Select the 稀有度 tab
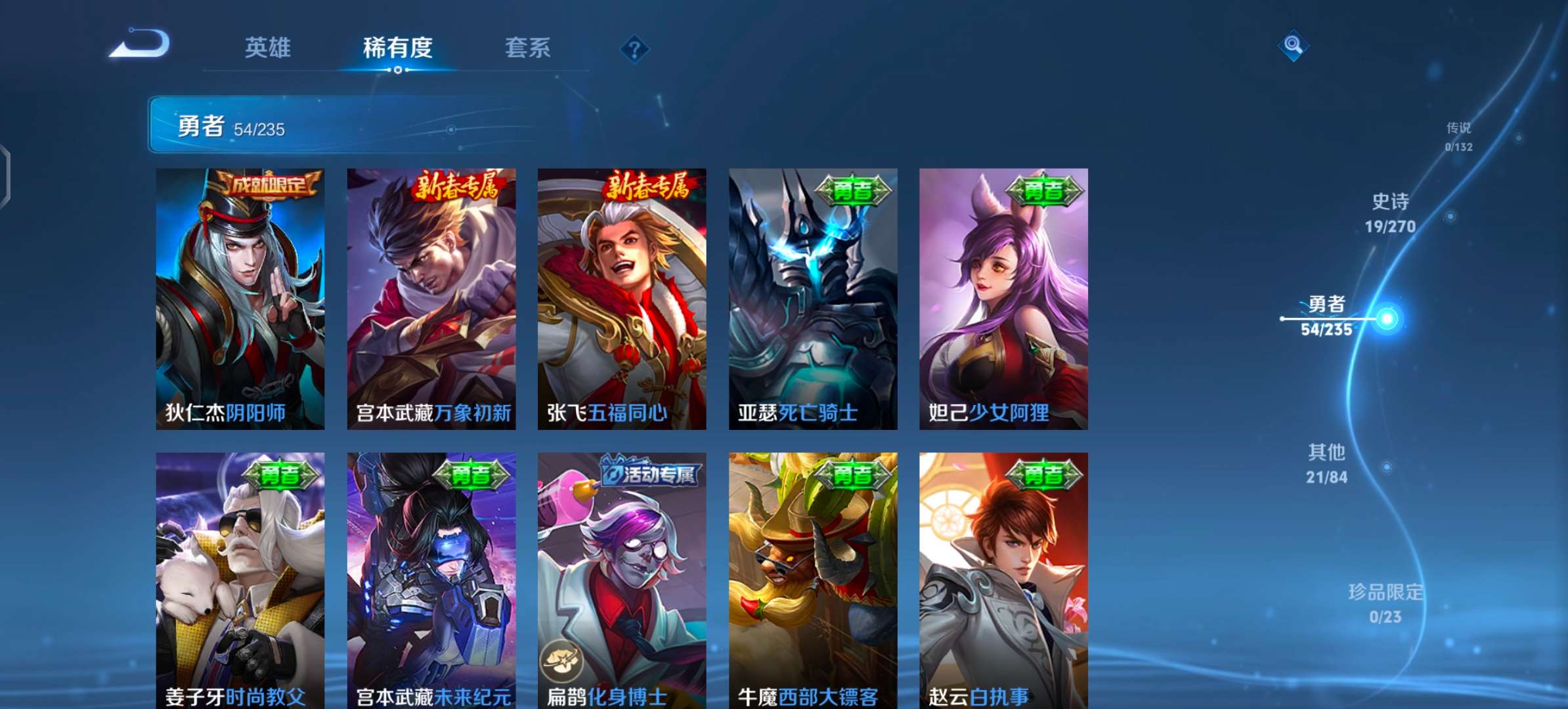1568x709 pixels. [x=397, y=48]
